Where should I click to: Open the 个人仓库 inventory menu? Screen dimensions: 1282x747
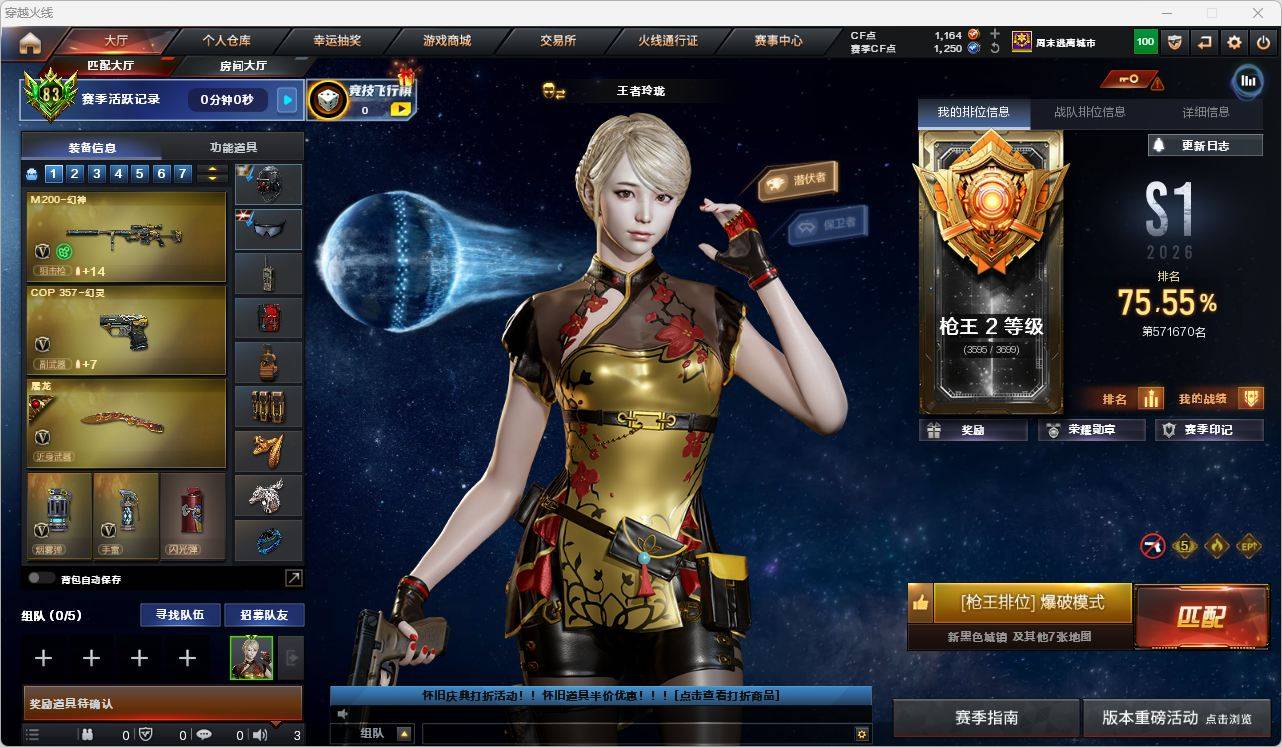[227, 41]
